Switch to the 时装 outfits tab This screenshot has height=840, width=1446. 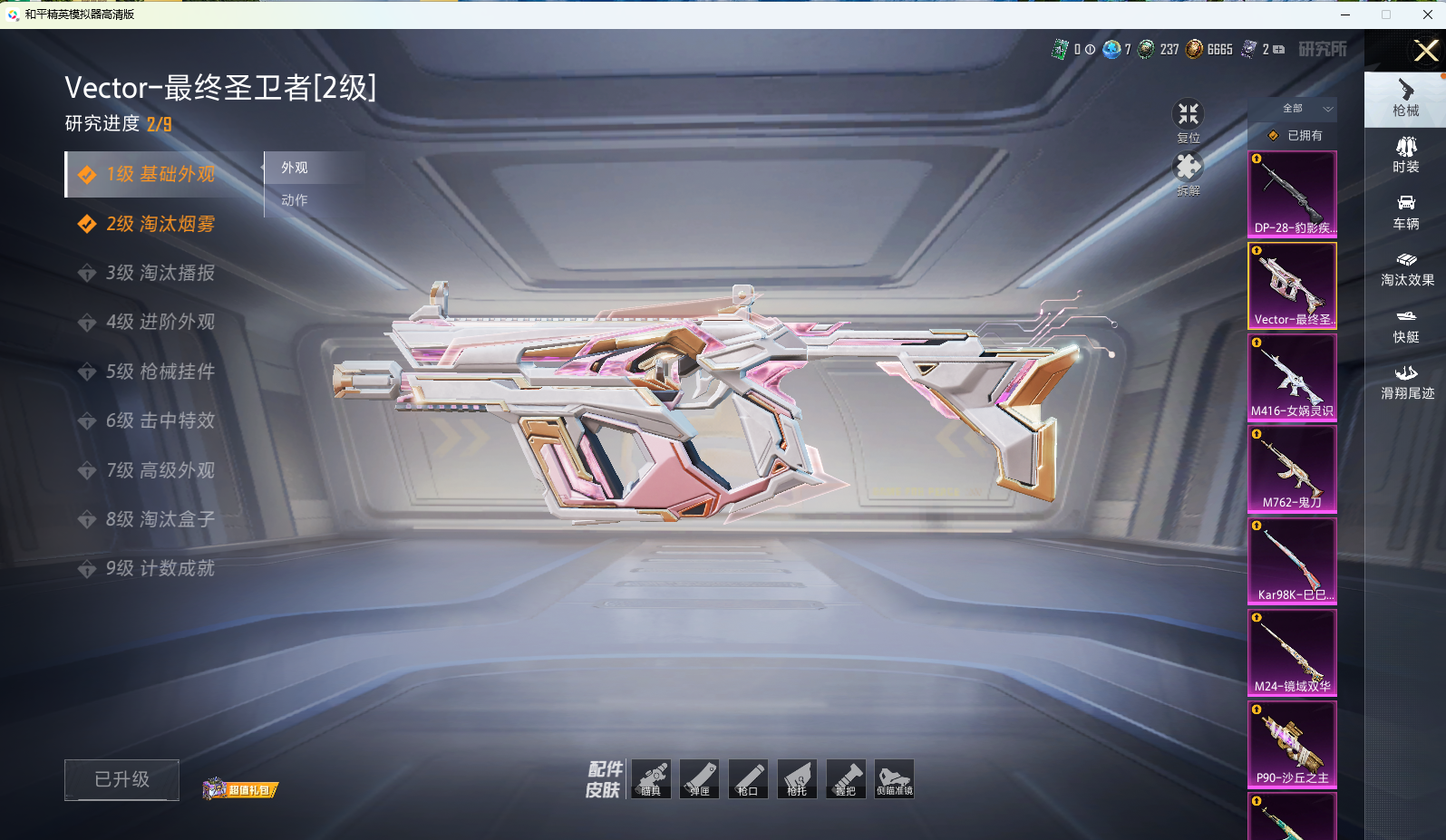click(x=1406, y=155)
